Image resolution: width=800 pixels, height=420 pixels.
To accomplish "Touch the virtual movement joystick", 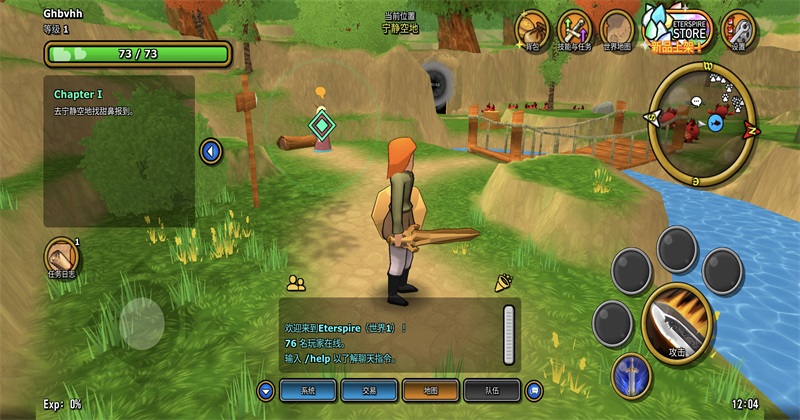I will pyautogui.click(x=142, y=321).
